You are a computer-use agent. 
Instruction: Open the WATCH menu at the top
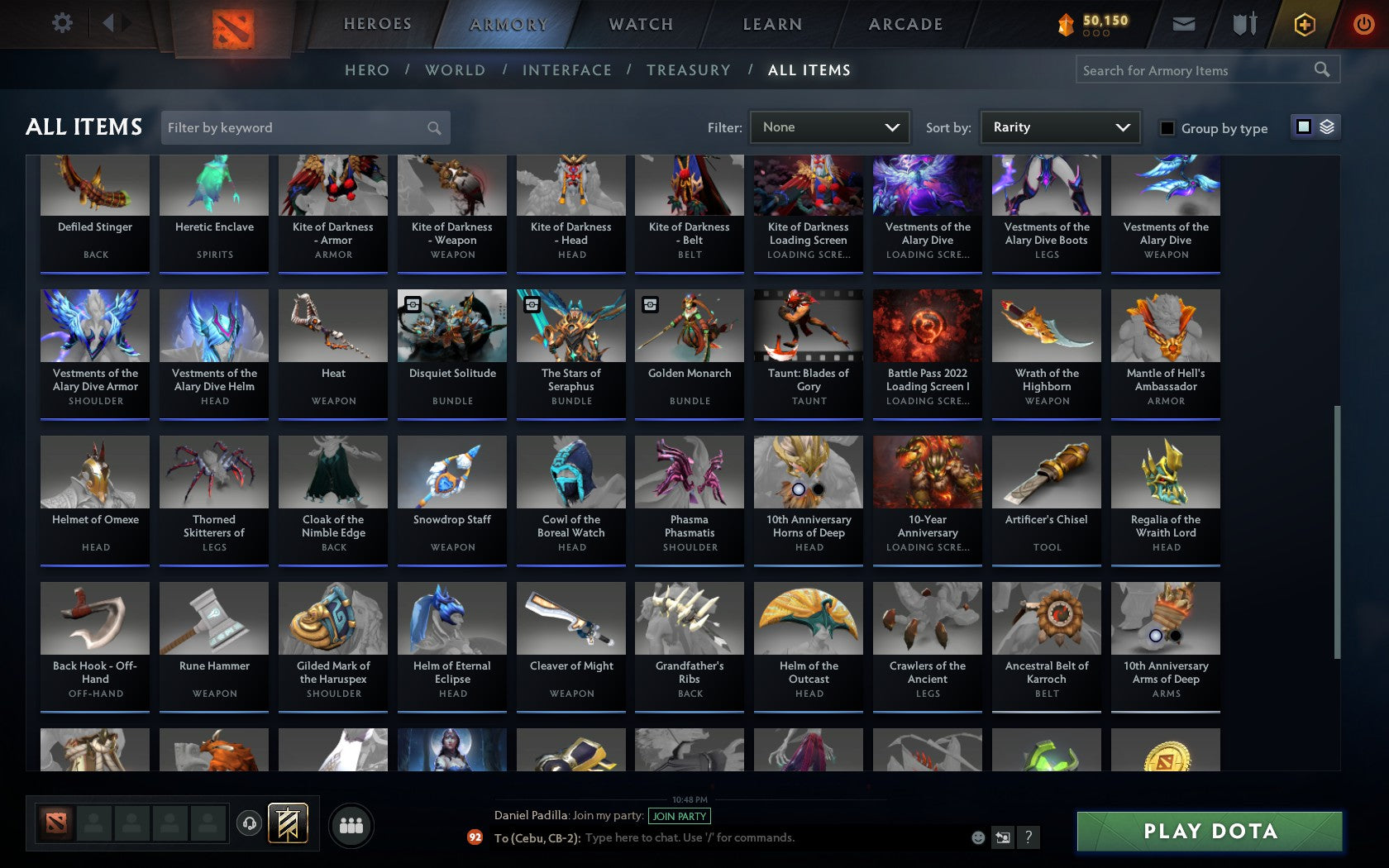click(639, 24)
